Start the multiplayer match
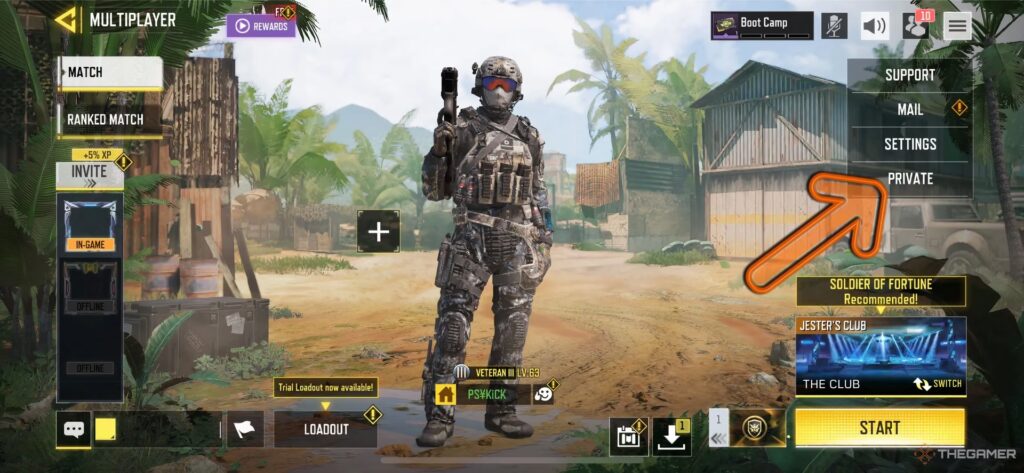This screenshot has height=473, width=1024. (880, 428)
